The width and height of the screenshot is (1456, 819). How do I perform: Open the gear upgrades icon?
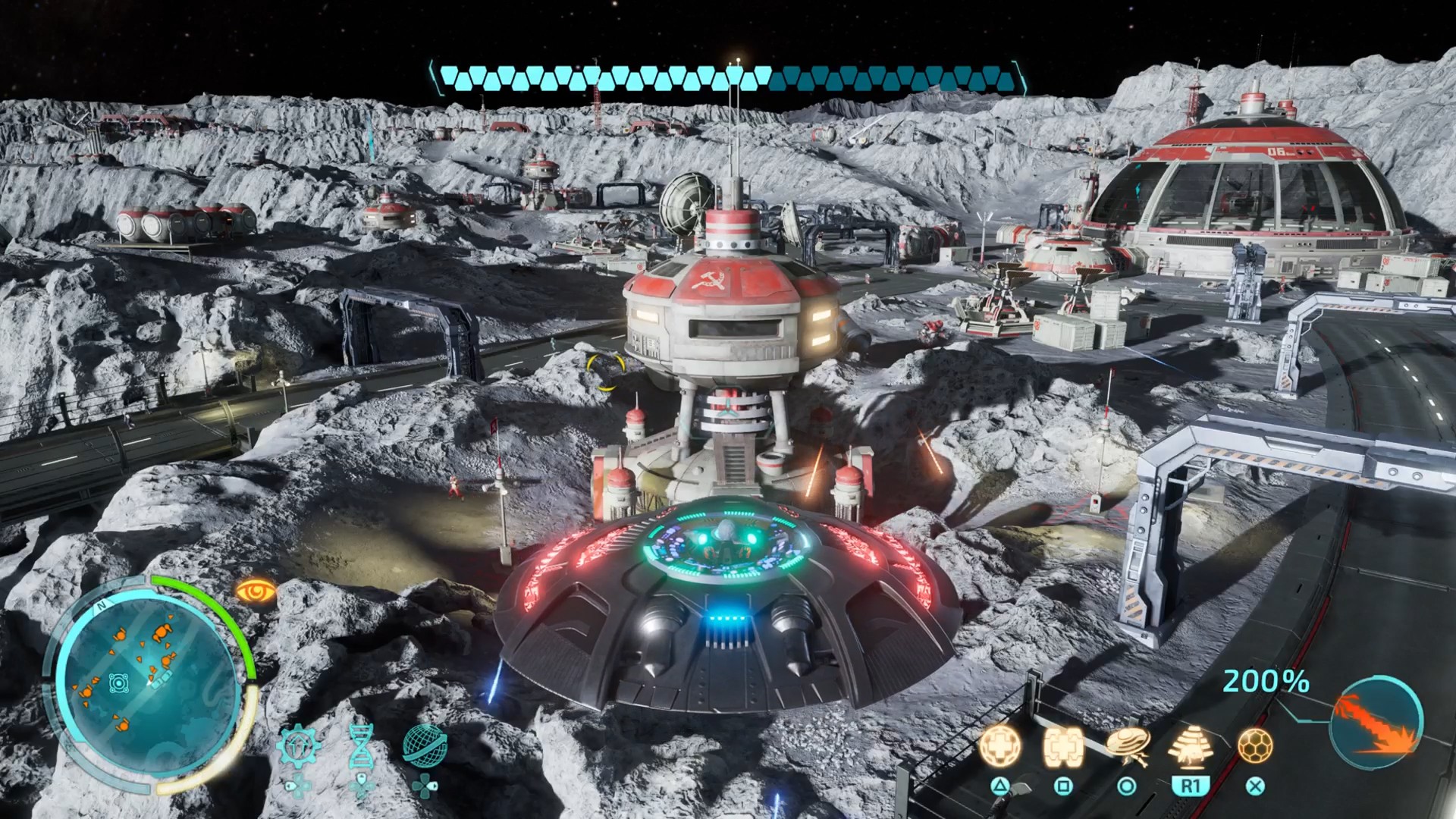(297, 747)
